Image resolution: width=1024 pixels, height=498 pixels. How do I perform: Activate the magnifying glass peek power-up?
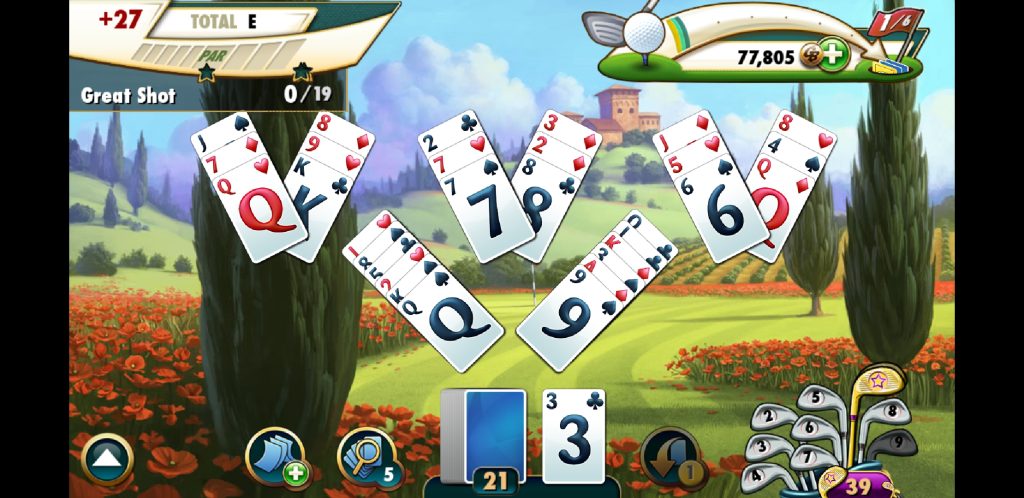pos(365,457)
